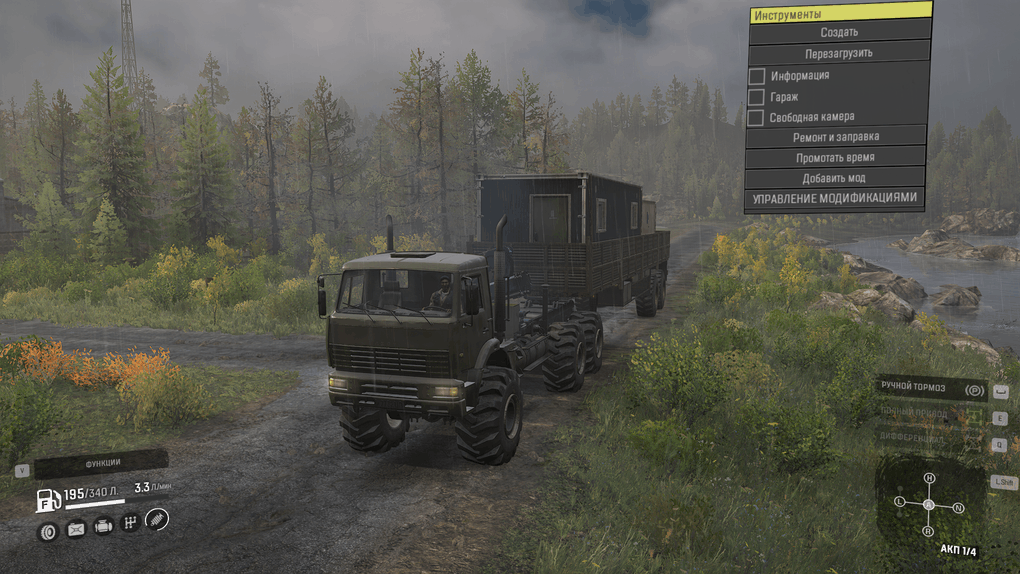Choose the N neutral gear position
The width and height of the screenshot is (1020, 574).
pos(958,508)
